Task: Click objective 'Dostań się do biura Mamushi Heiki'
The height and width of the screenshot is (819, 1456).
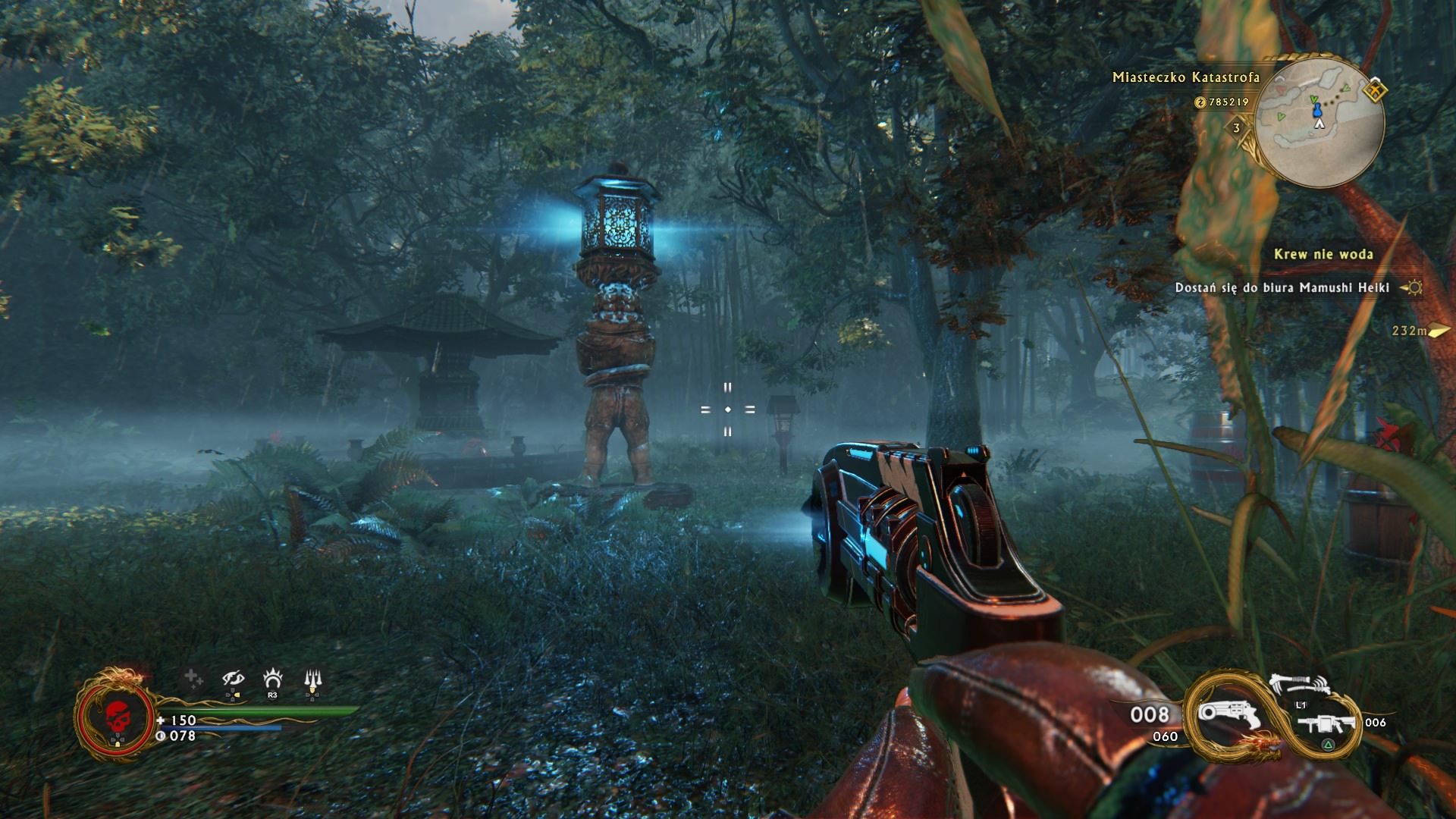Action: point(1282,287)
